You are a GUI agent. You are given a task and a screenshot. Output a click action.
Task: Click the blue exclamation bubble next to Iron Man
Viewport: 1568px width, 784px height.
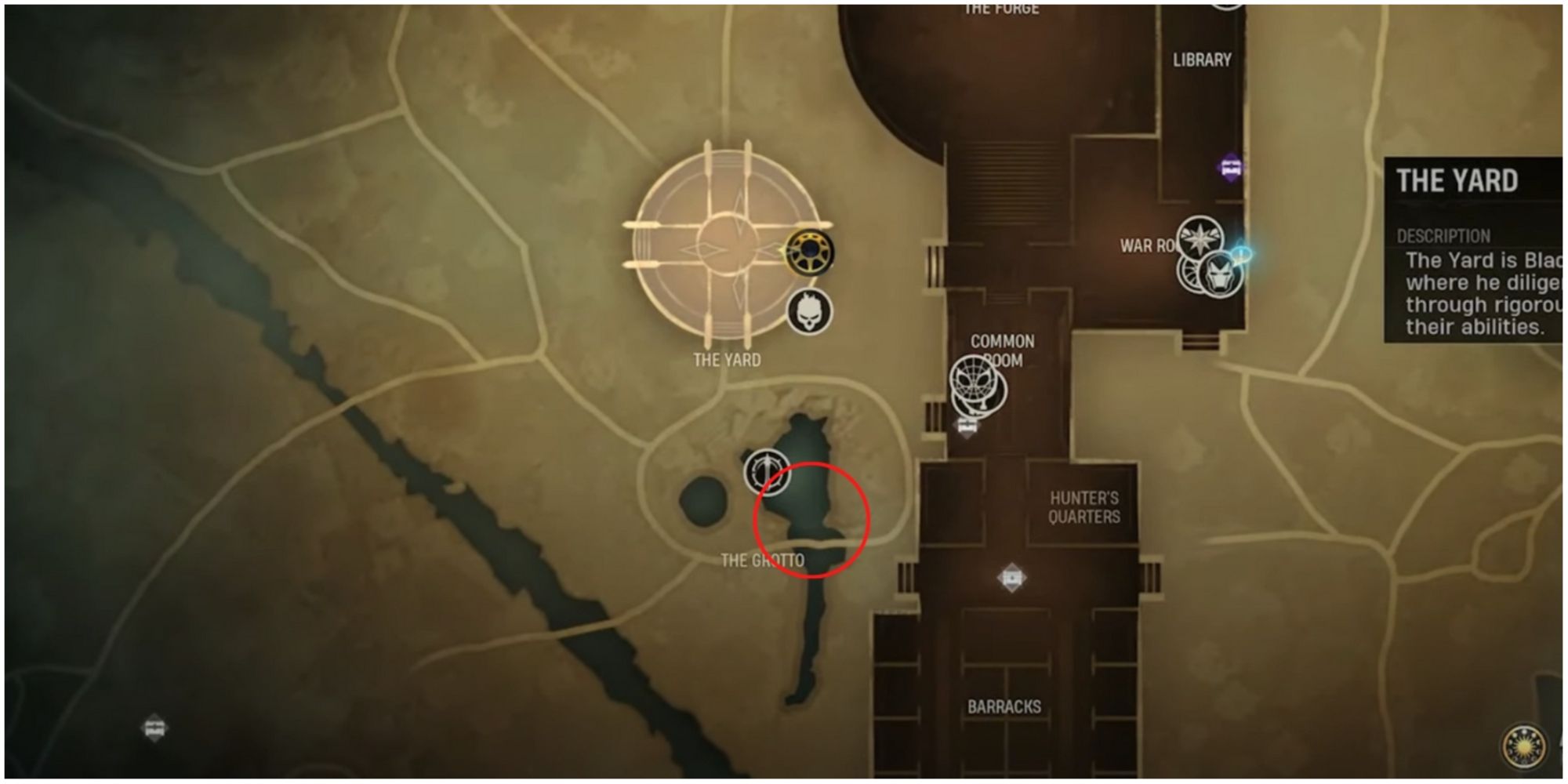(x=1241, y=252)
